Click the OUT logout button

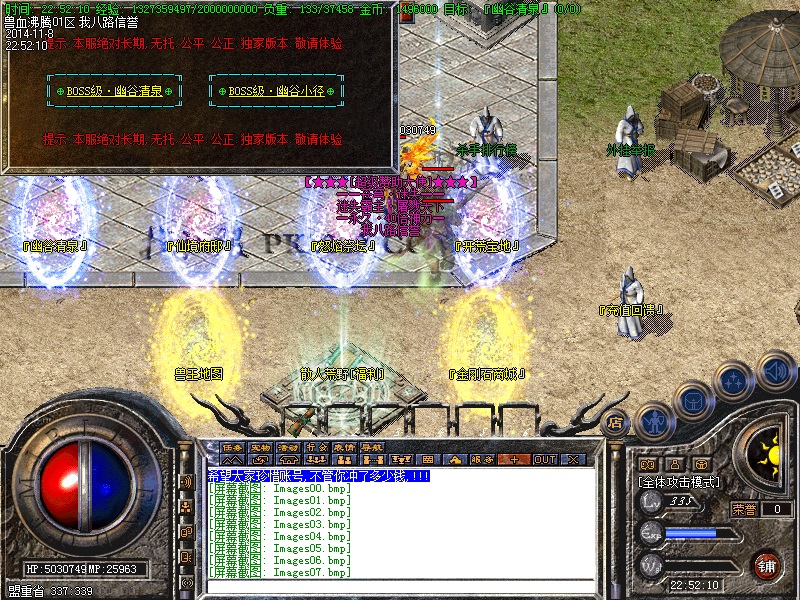tap(544, 460)
